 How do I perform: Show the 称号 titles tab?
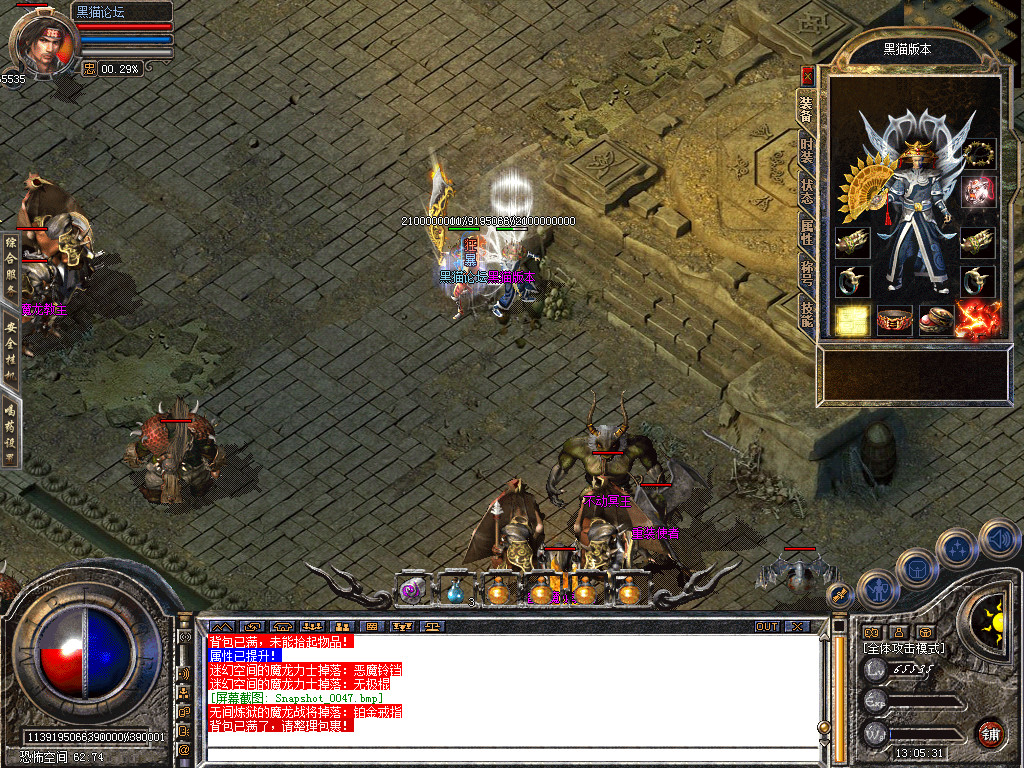click(x=807, y=273)
